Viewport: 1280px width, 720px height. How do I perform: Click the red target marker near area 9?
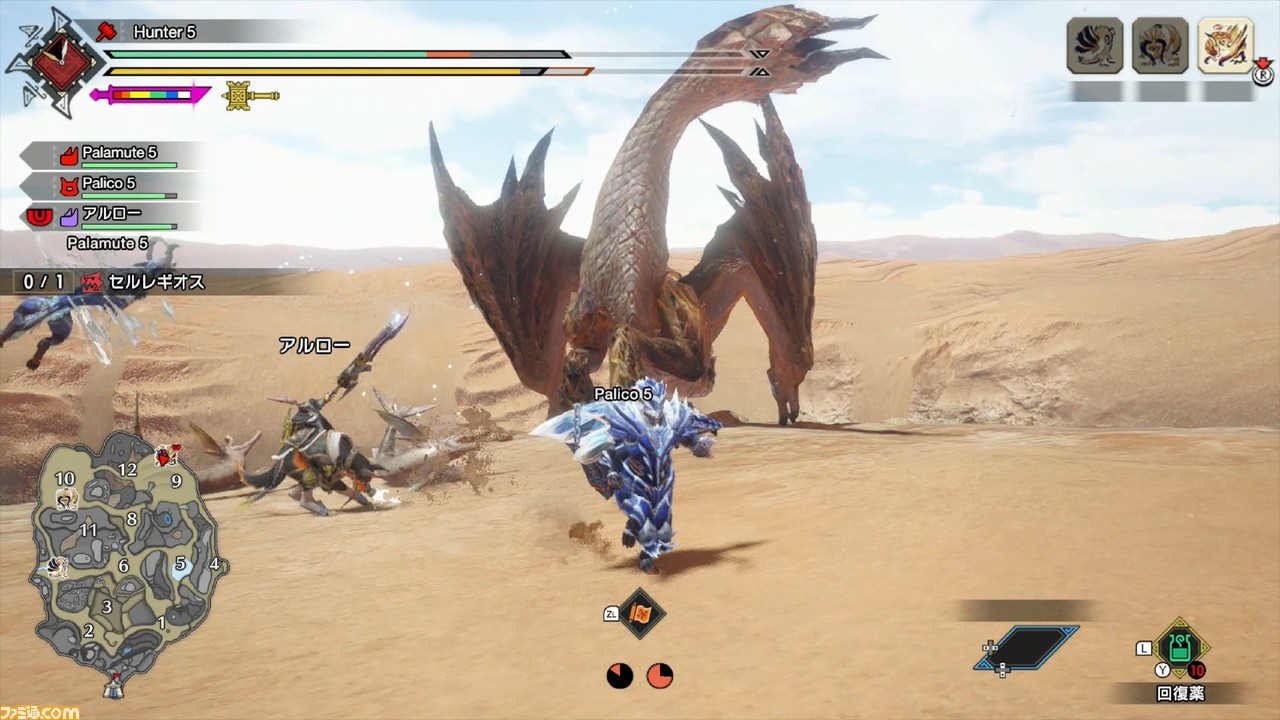coord(165,458)
